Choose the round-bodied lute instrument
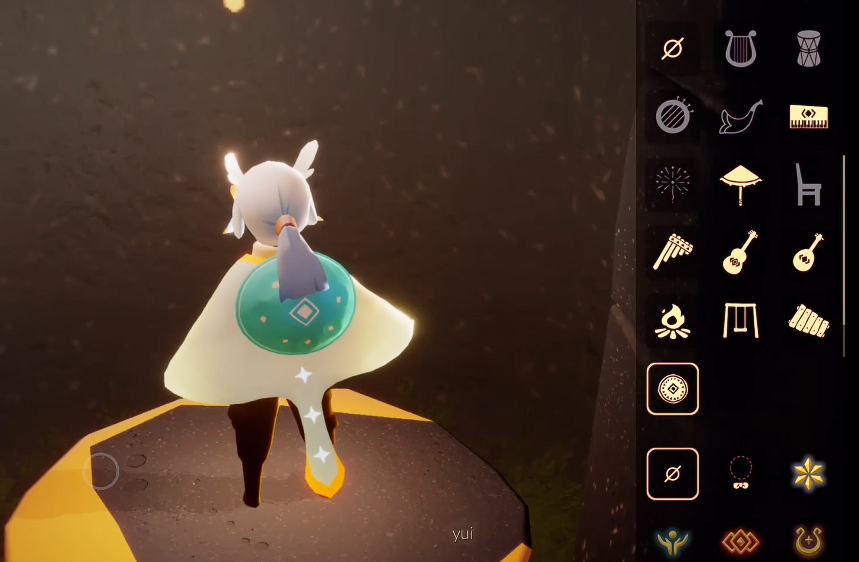 (808, 252)
